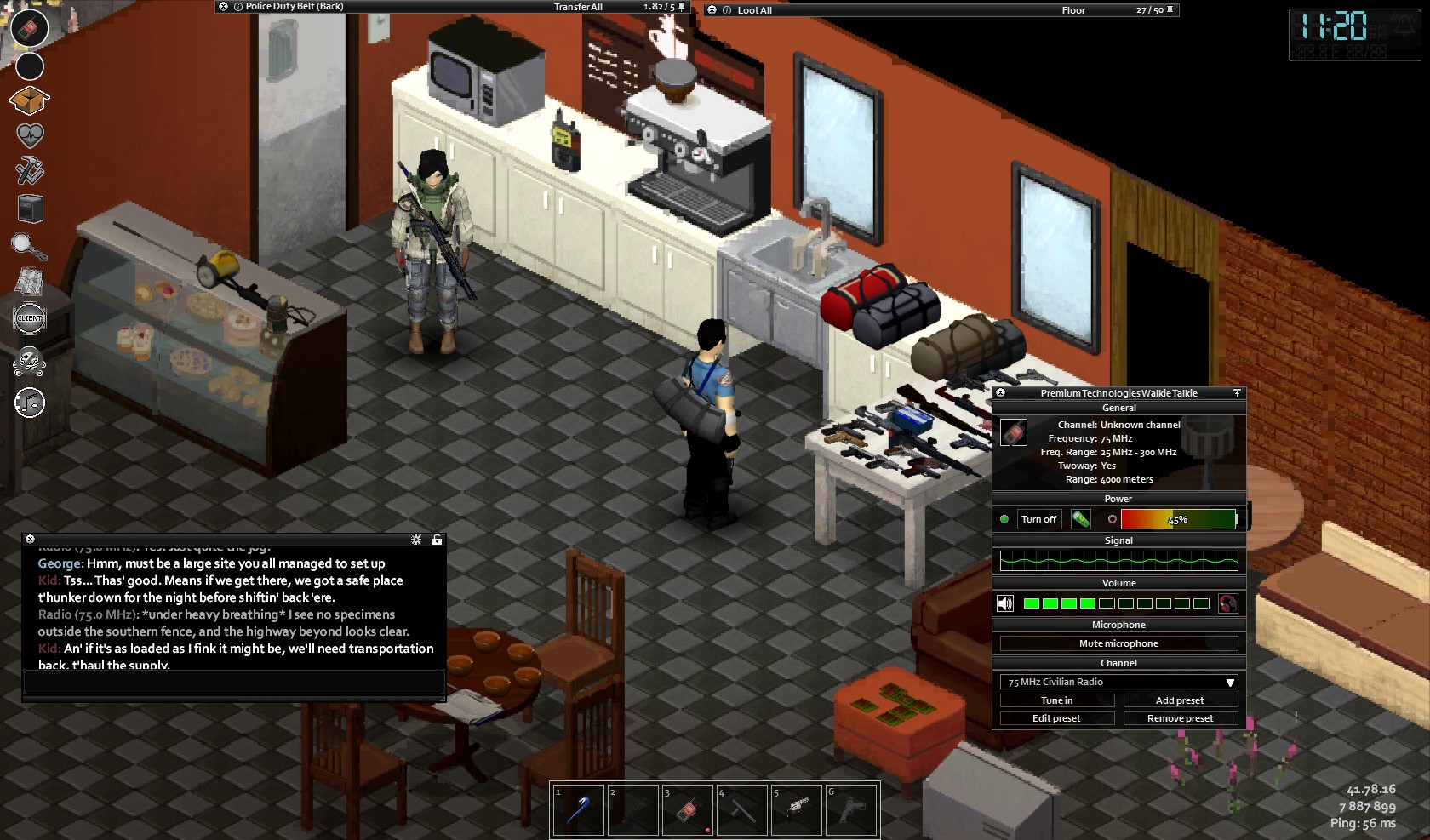
Task: Loot all items from the floor
Action: tap(754, 10)
